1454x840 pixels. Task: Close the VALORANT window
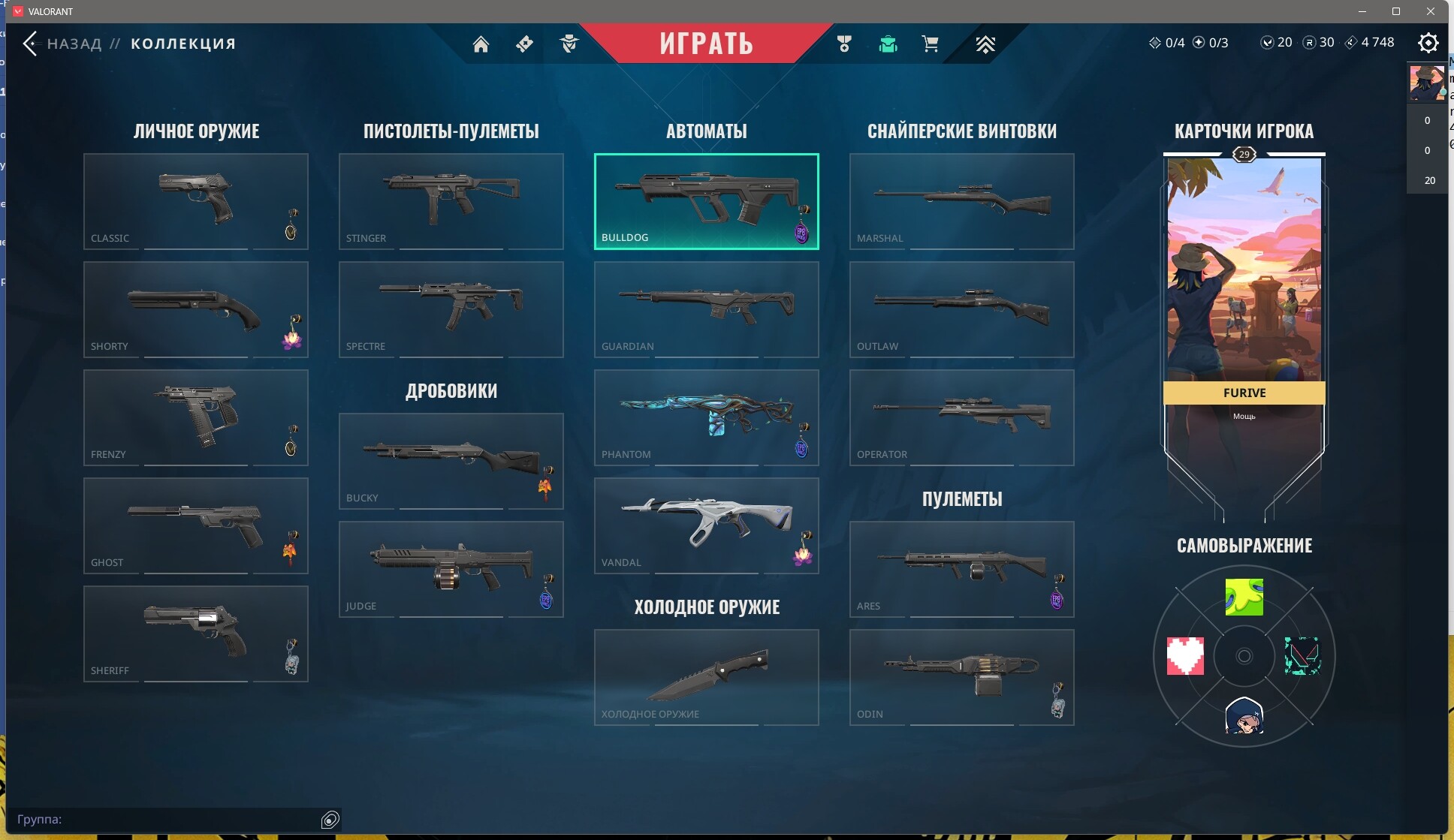coord(1431,11)
